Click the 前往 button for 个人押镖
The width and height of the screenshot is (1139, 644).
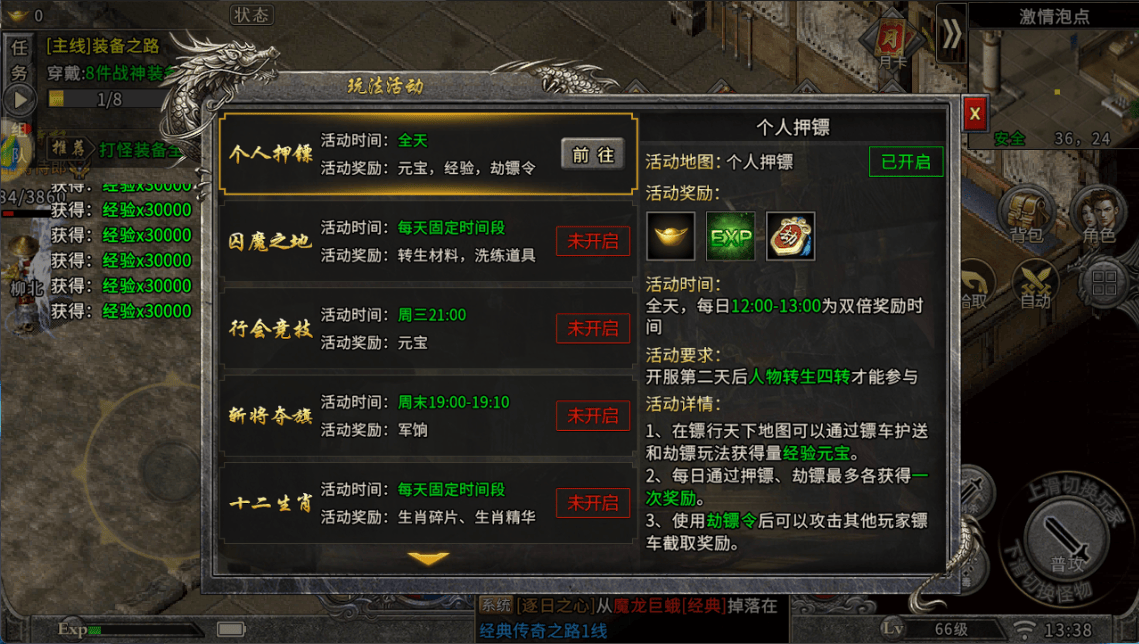[x=592, y=155]
